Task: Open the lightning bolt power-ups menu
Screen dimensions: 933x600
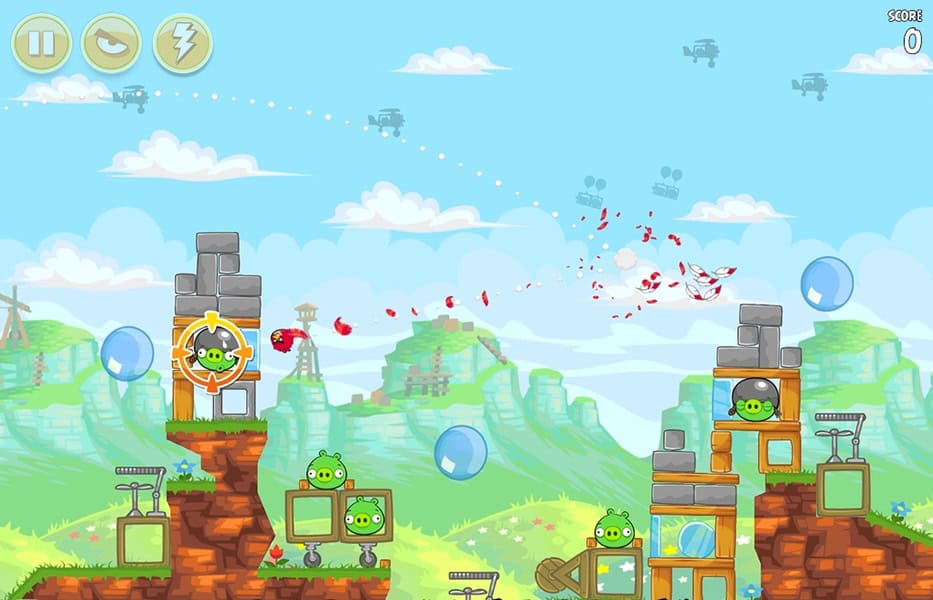Action: [x=182, y=43]
